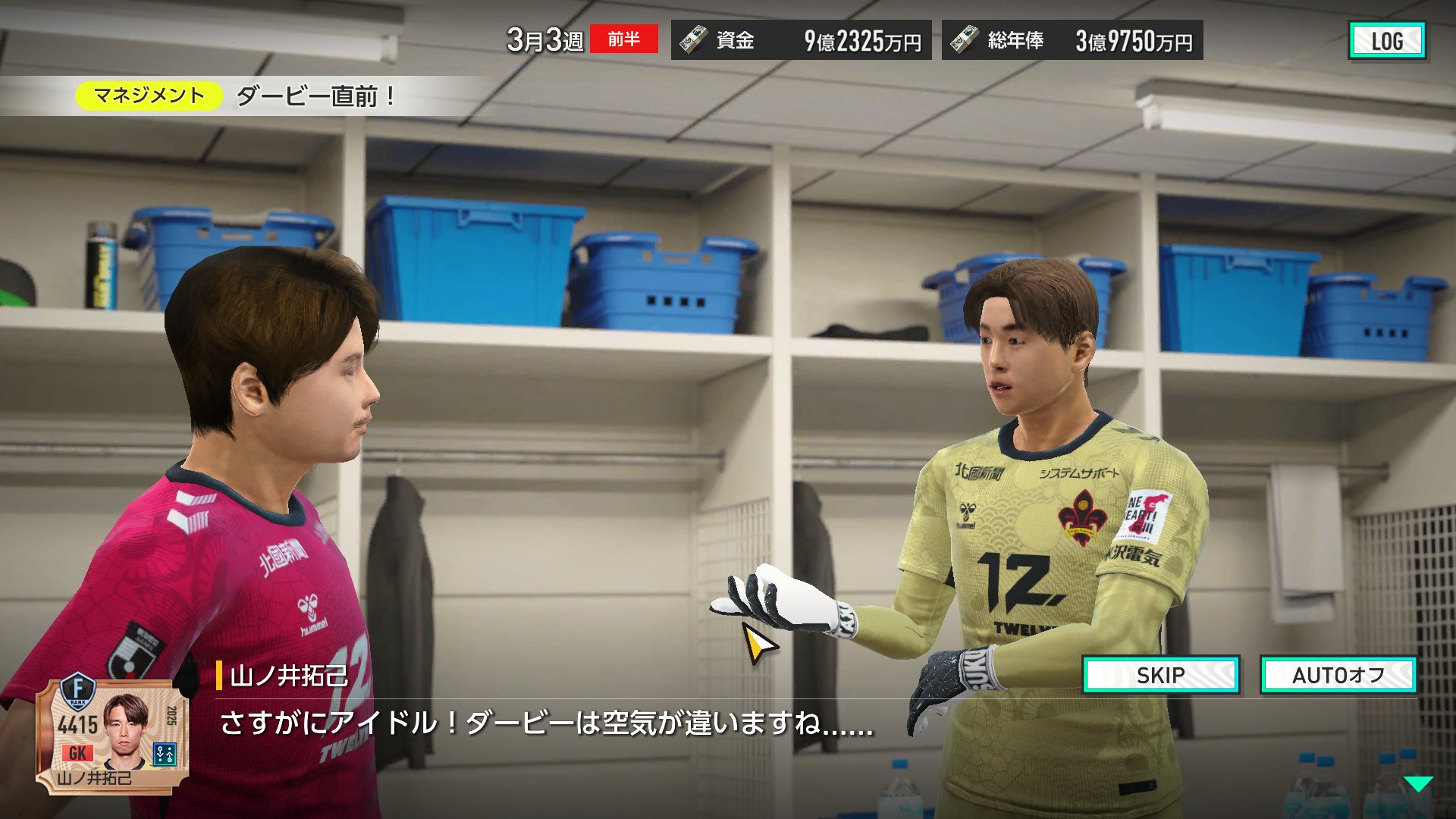Toggle the AUTO off button
This screenshot has height=819, width=1456.
click(1338, 675)
